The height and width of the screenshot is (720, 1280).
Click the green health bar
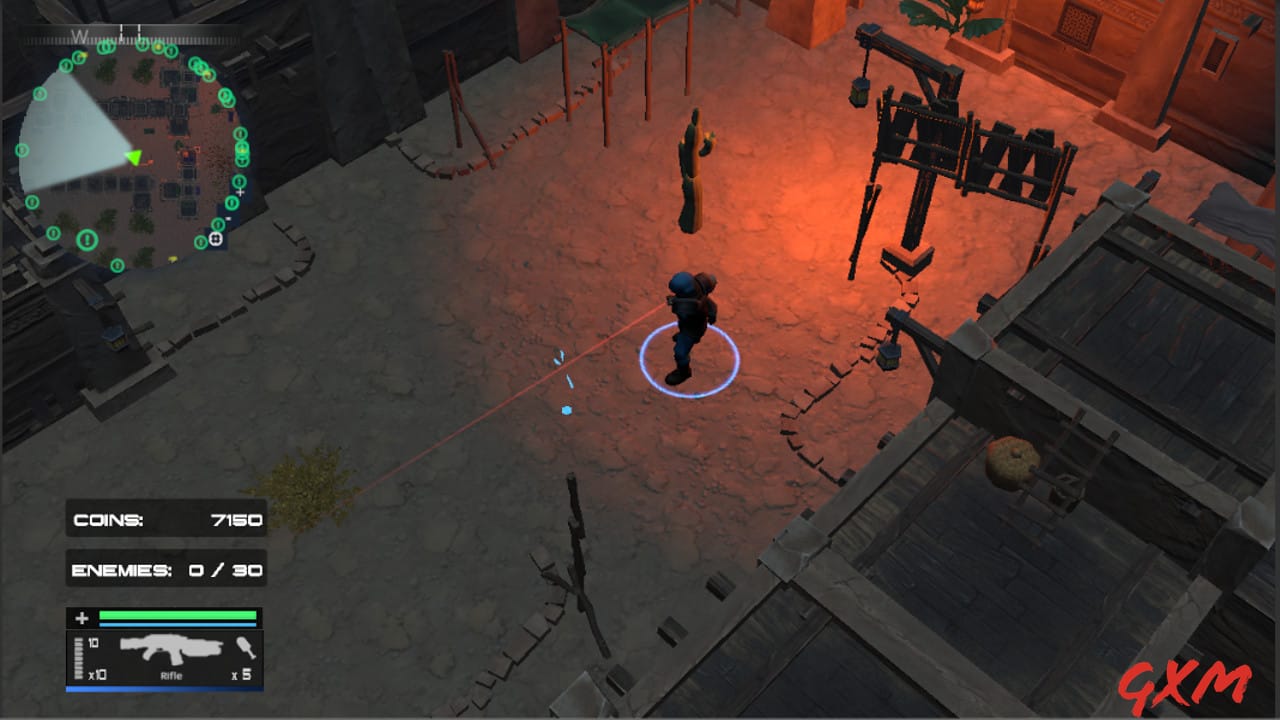175,615
